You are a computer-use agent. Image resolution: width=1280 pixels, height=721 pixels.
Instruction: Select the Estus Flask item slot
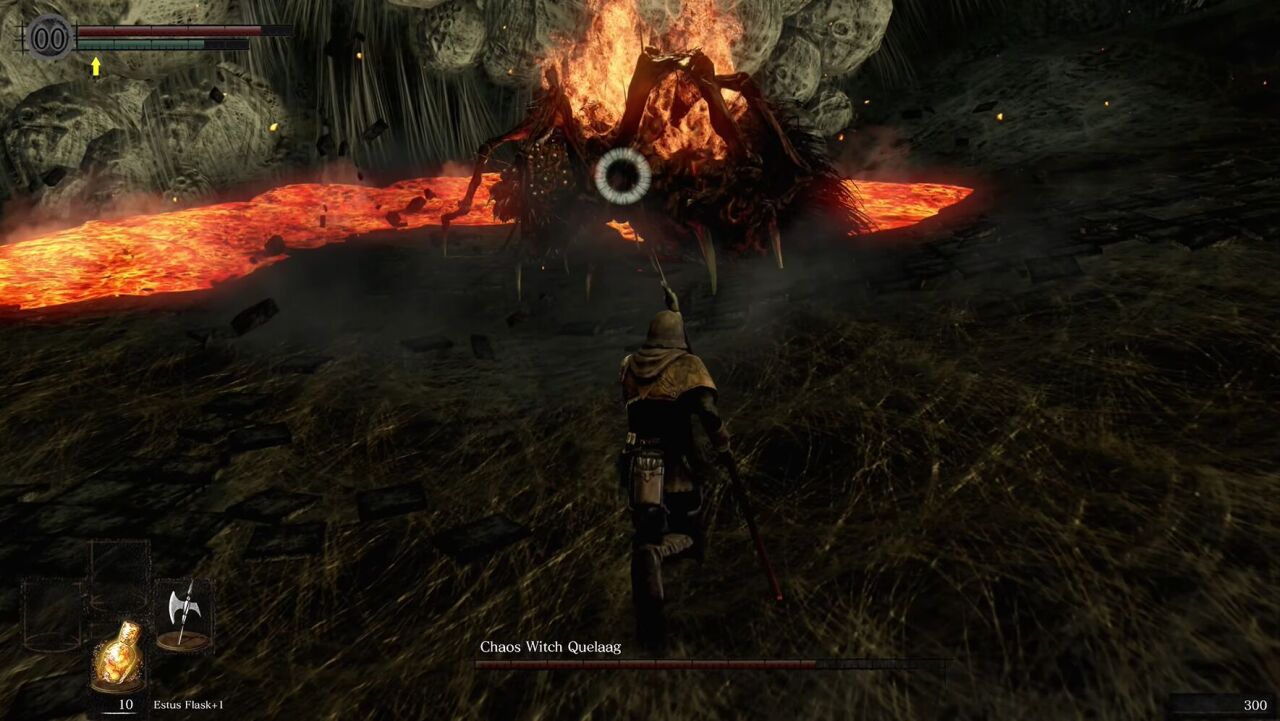118,655
